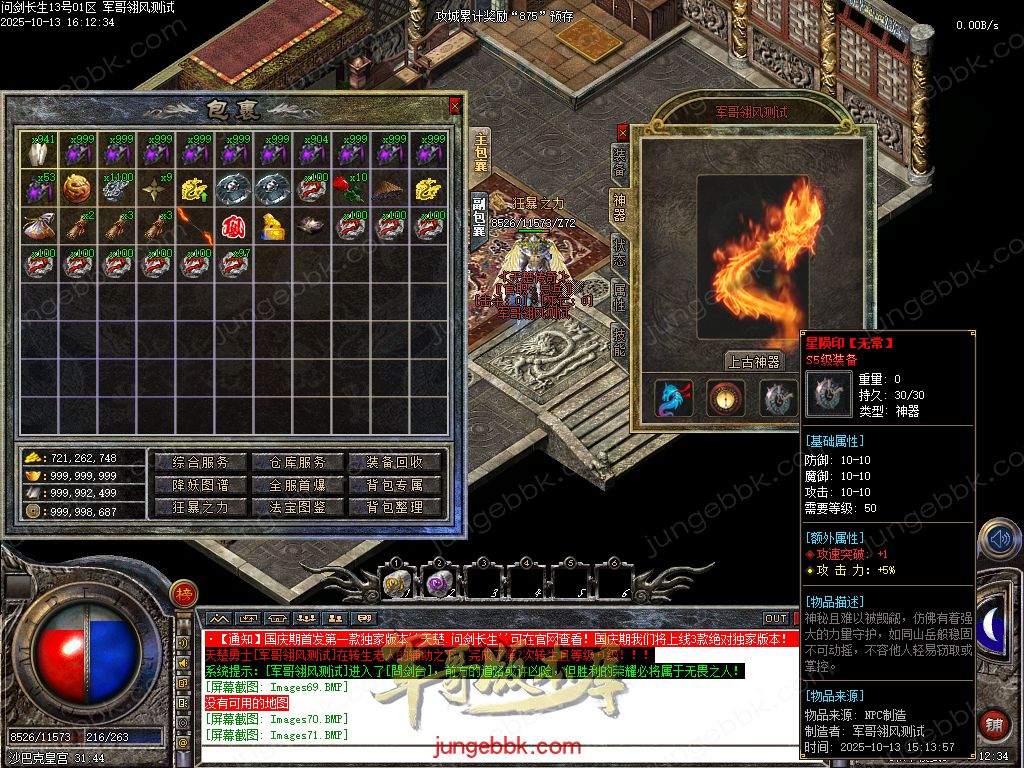Click the OUT button above the chat
The width and height of the screenshot is (1024, 768).
pyautogui.click(x=776, y=619)
